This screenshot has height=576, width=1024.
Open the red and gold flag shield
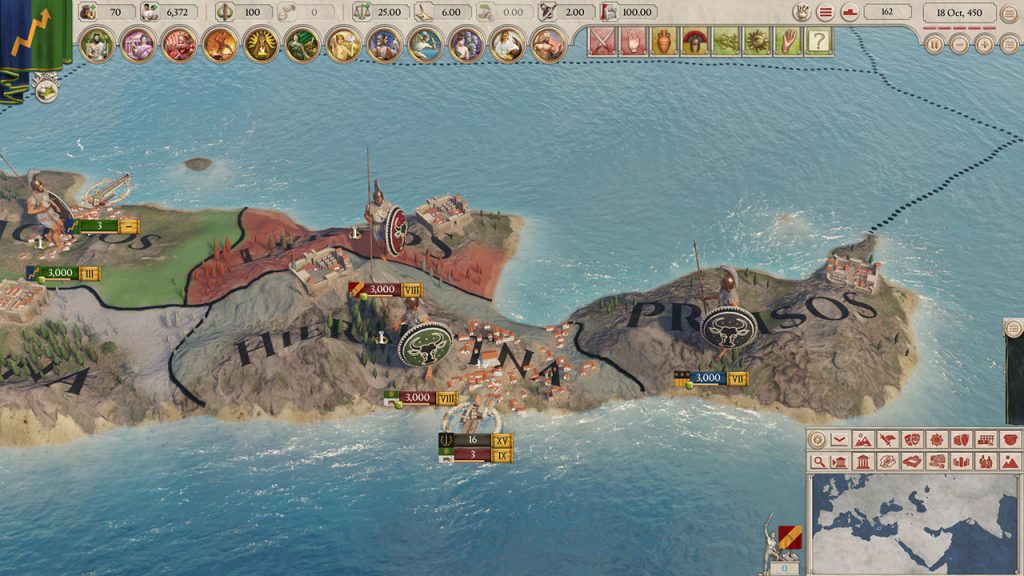point(790,537)
